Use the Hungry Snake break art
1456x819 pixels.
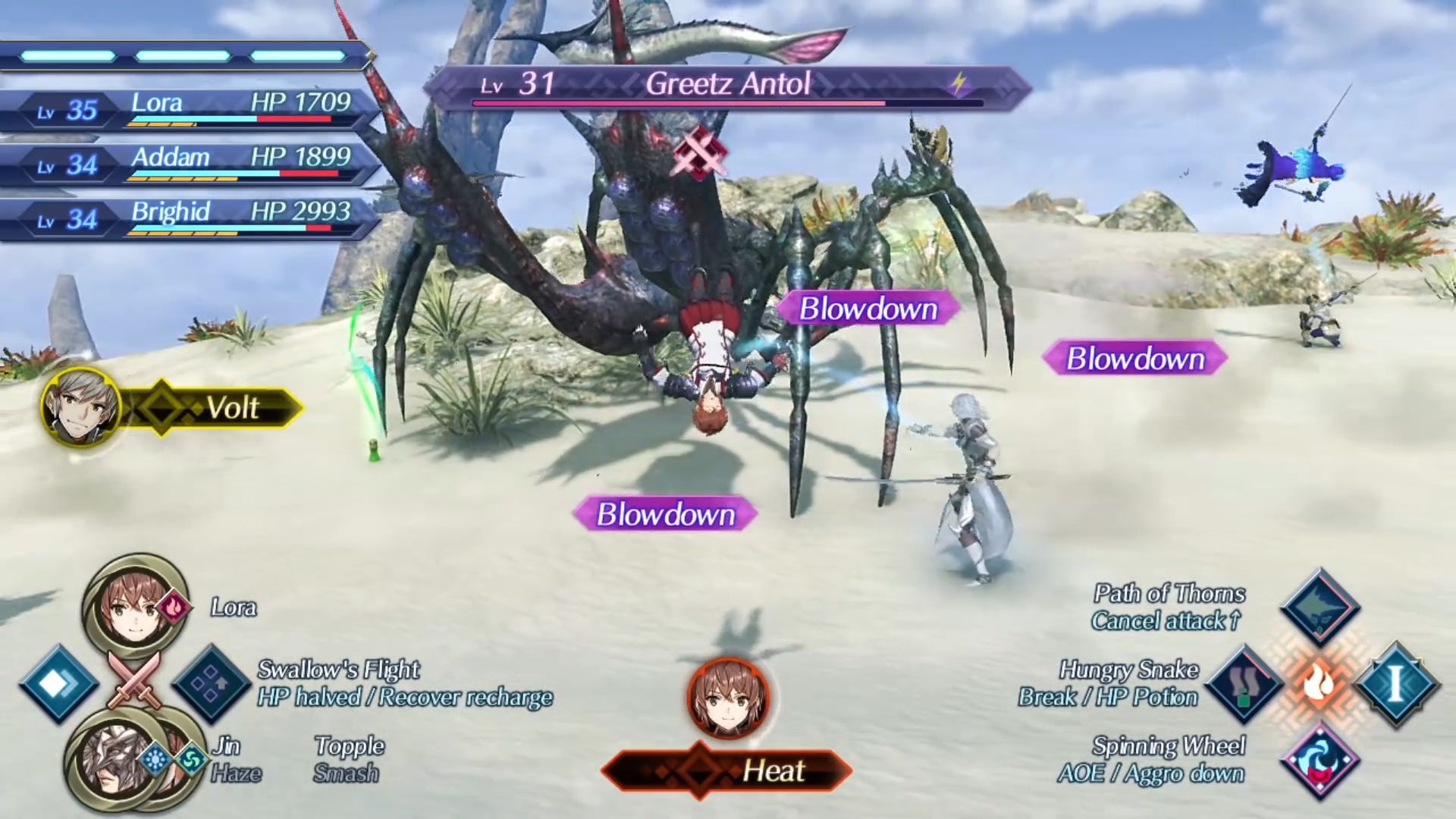click(x=1244, y=684)
